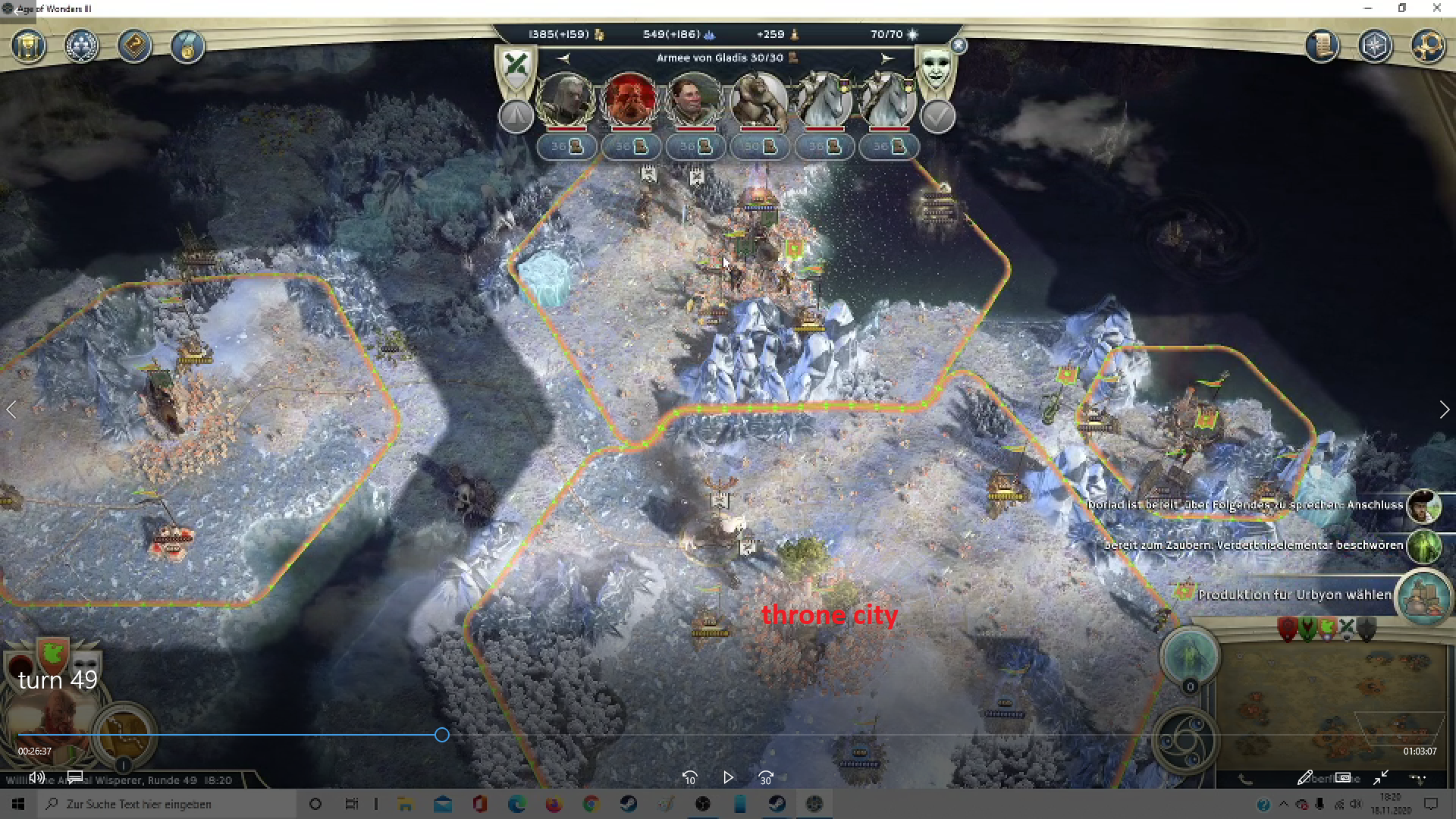
Task: Play the video
Action: (728, 777)
